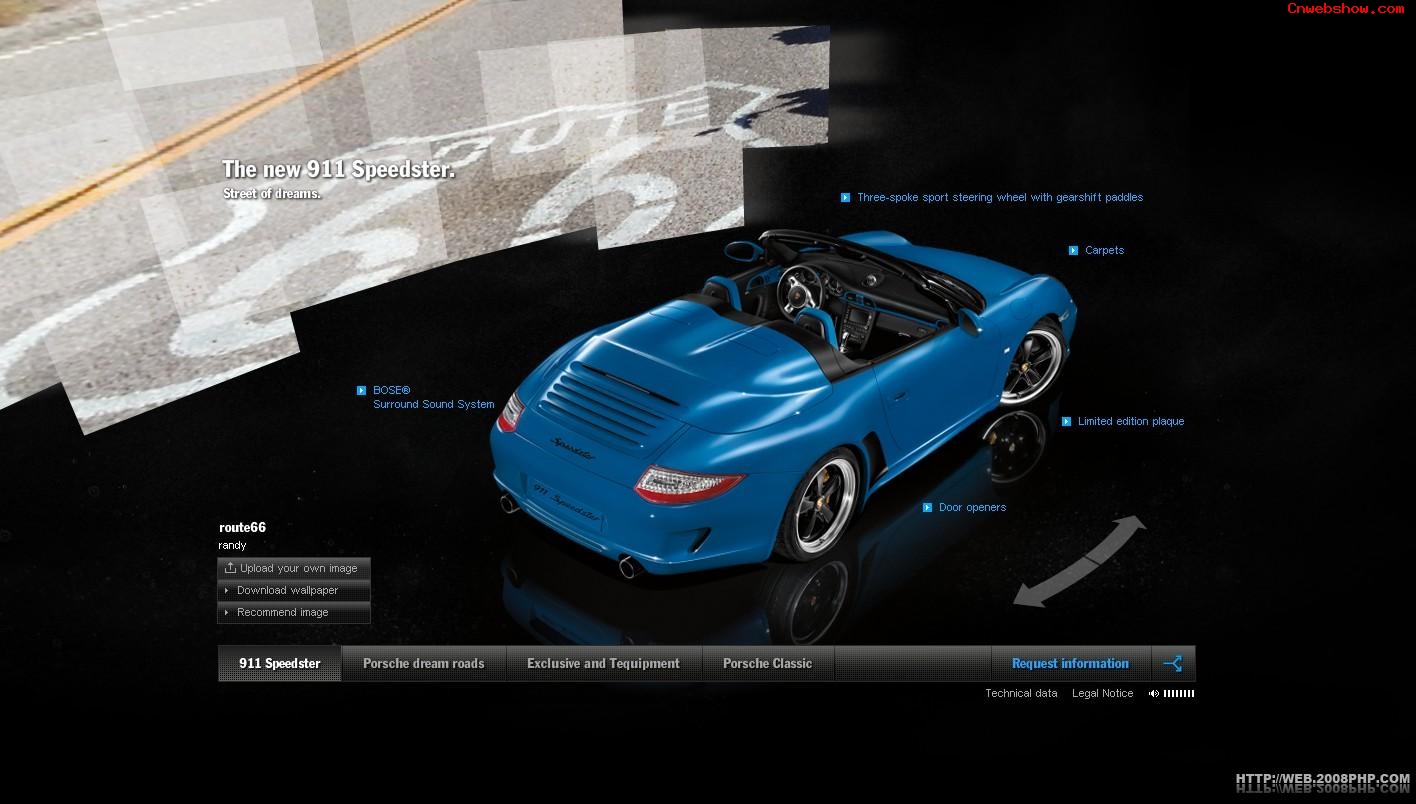Click the Request information button
The image size is (1416, 804).
click(1070, 664)
